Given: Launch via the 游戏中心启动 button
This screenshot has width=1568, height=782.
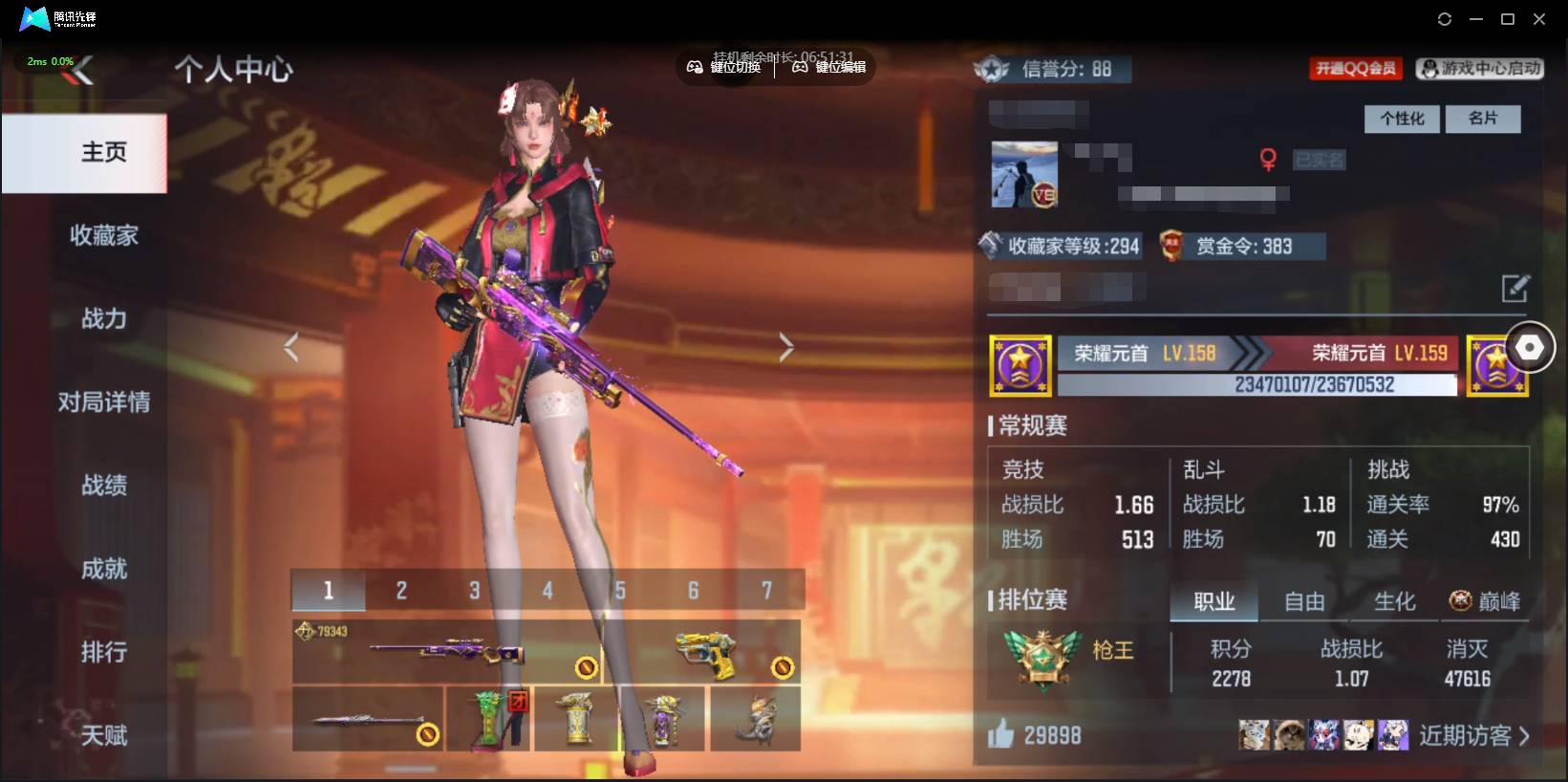Looking at the screenshot, I should [1479, 68].
